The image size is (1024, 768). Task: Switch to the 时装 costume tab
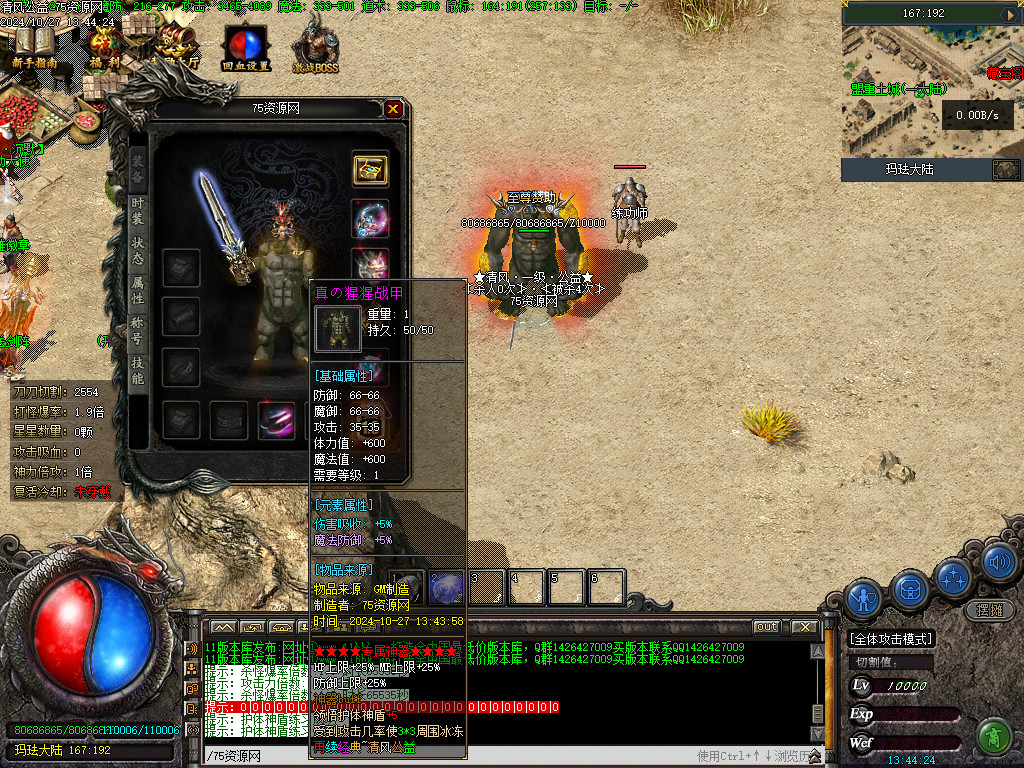click(138, 210)
